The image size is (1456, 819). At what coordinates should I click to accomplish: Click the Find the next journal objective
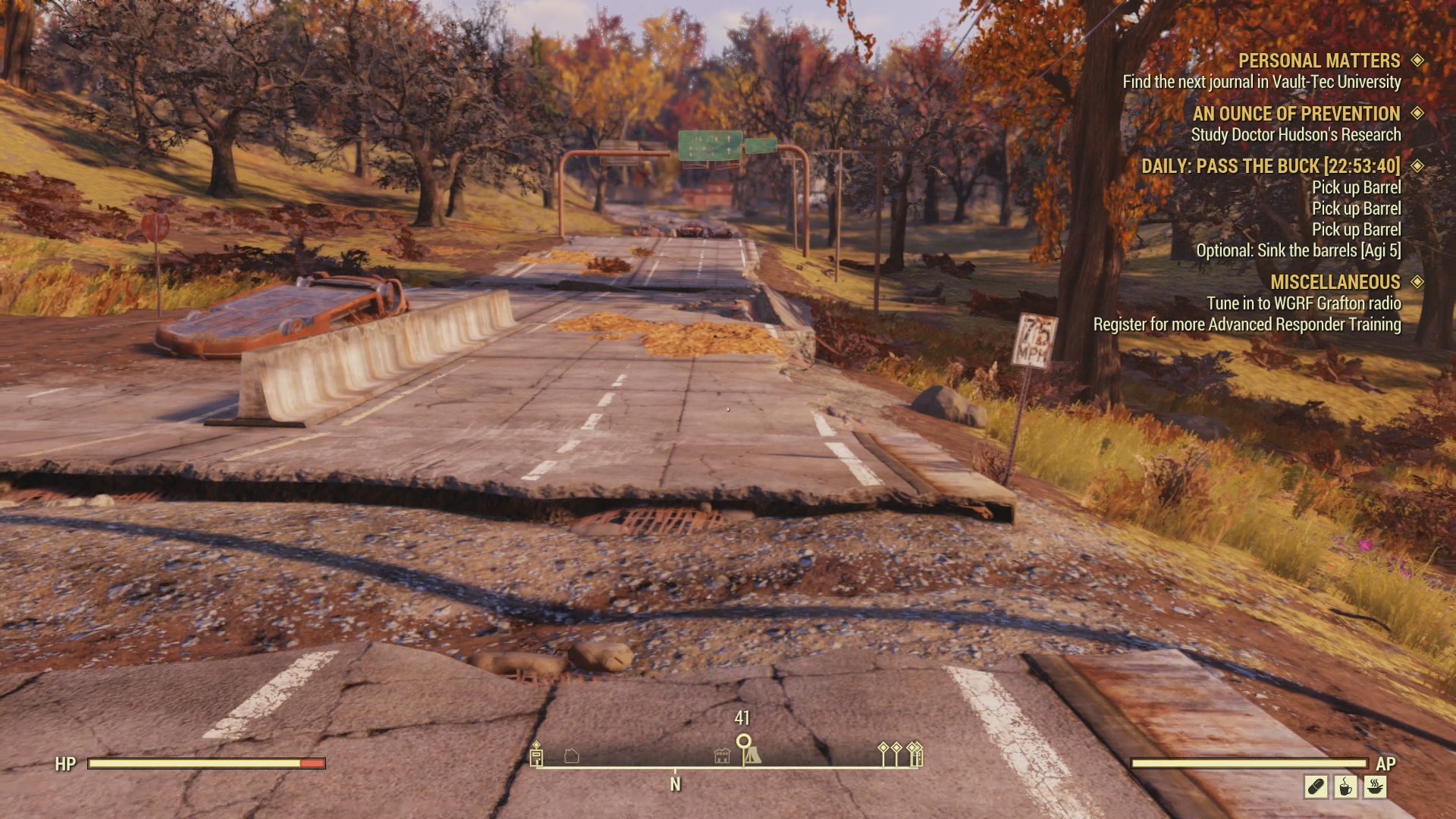pyautogui.click(x=1261, y=82)
